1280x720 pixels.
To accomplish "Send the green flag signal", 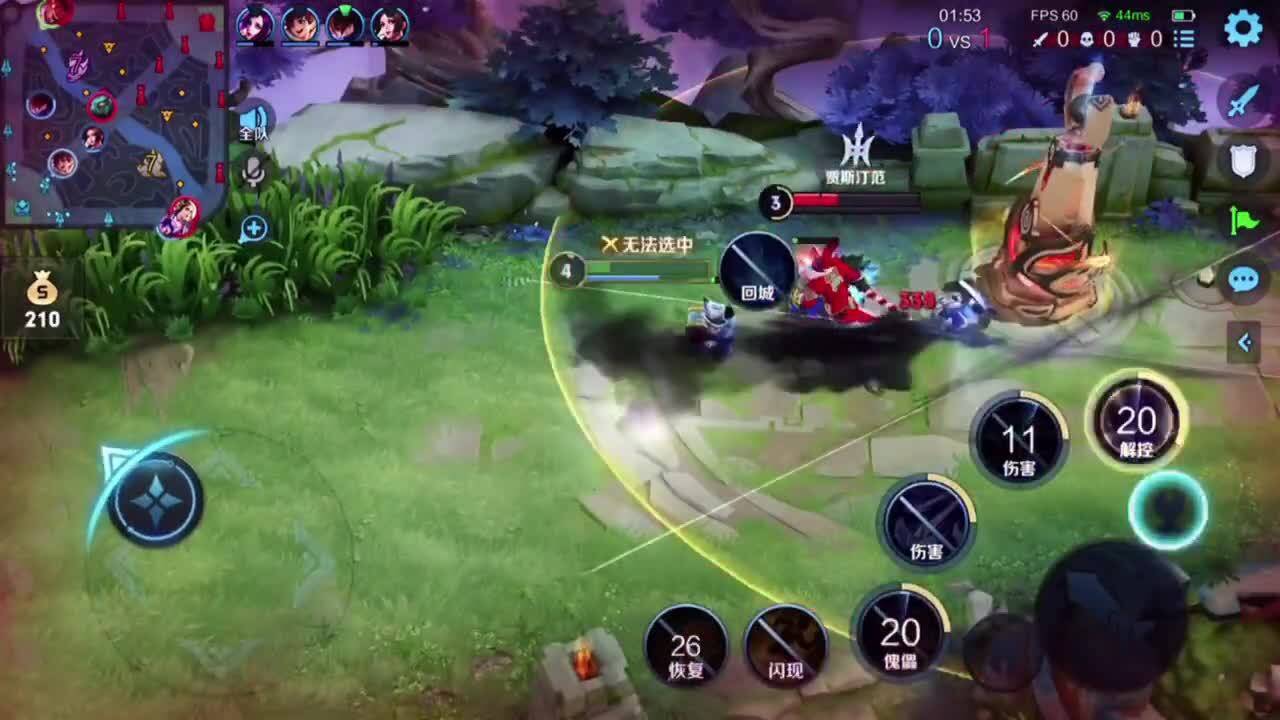I will tap(1243, 220).
